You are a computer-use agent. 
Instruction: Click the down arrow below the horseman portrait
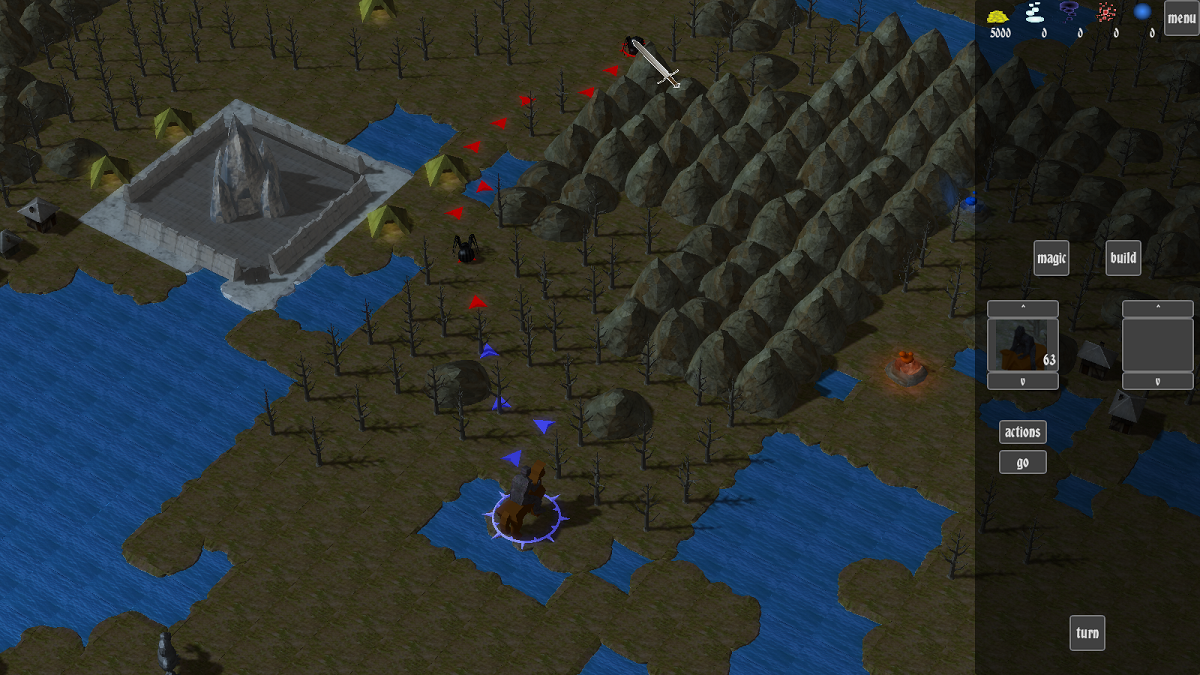[x=1022, y=381]
